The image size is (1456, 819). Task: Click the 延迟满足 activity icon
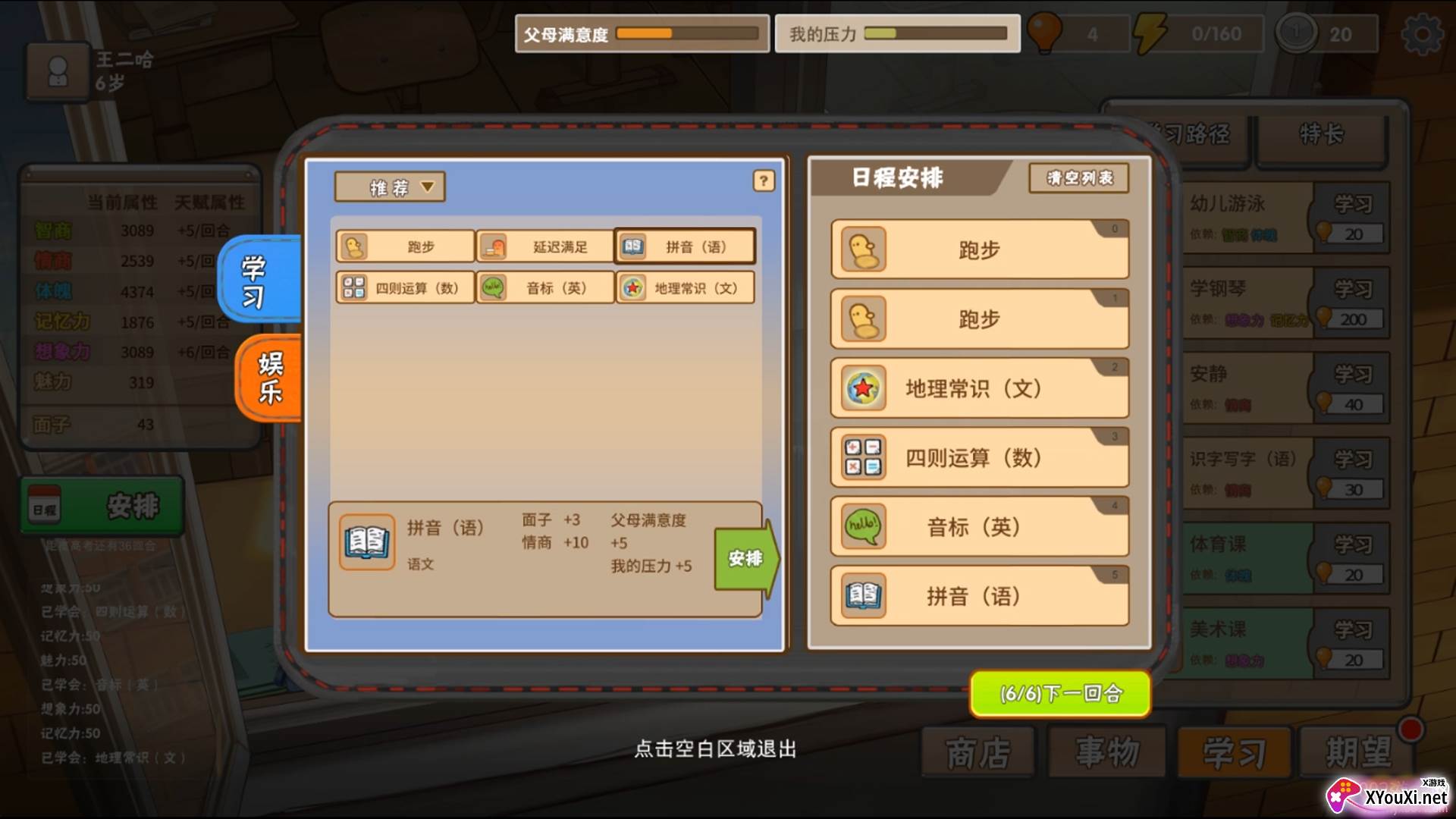point(493,244)
